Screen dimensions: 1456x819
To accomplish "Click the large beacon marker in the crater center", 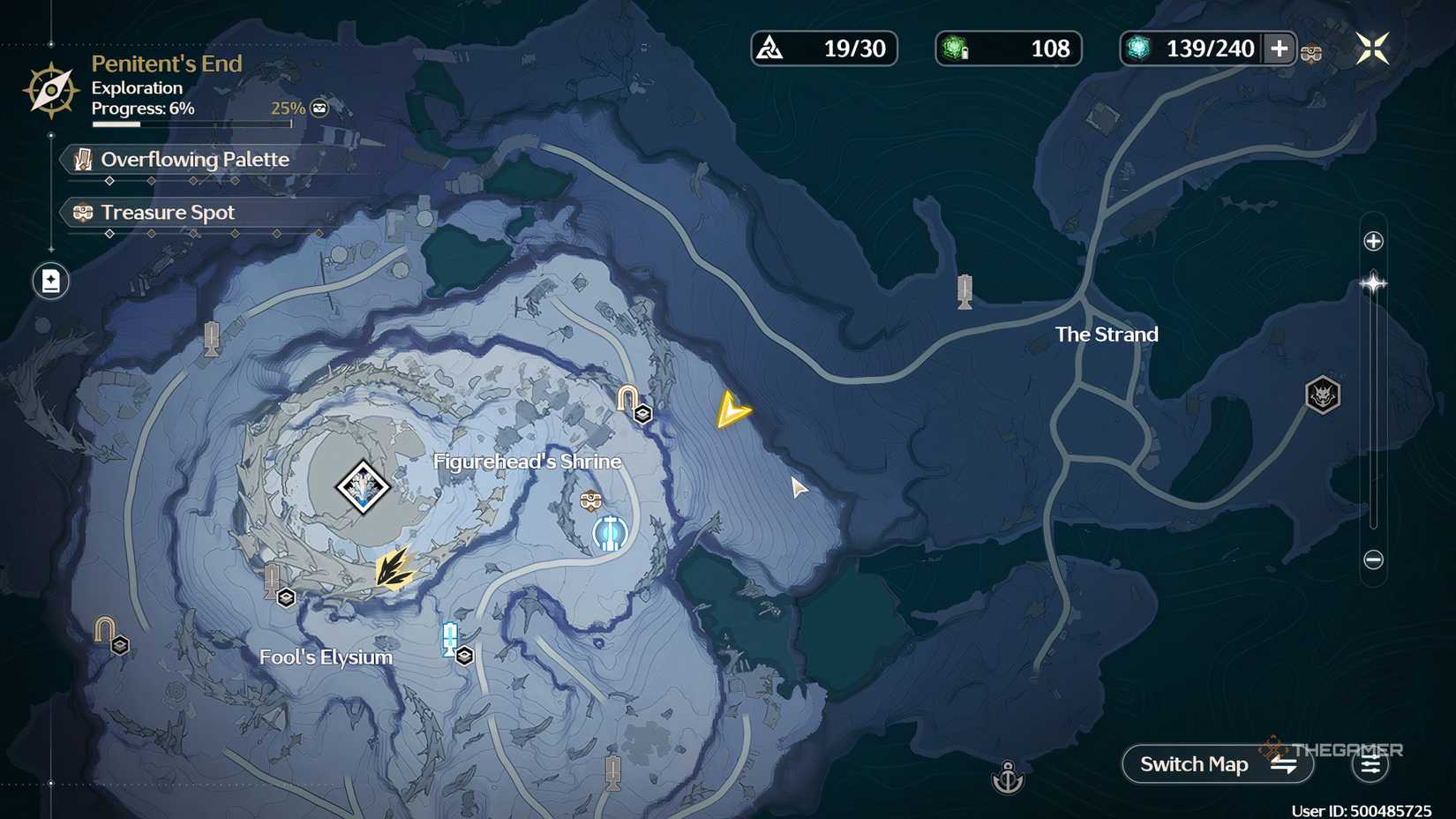I will 363,485.
